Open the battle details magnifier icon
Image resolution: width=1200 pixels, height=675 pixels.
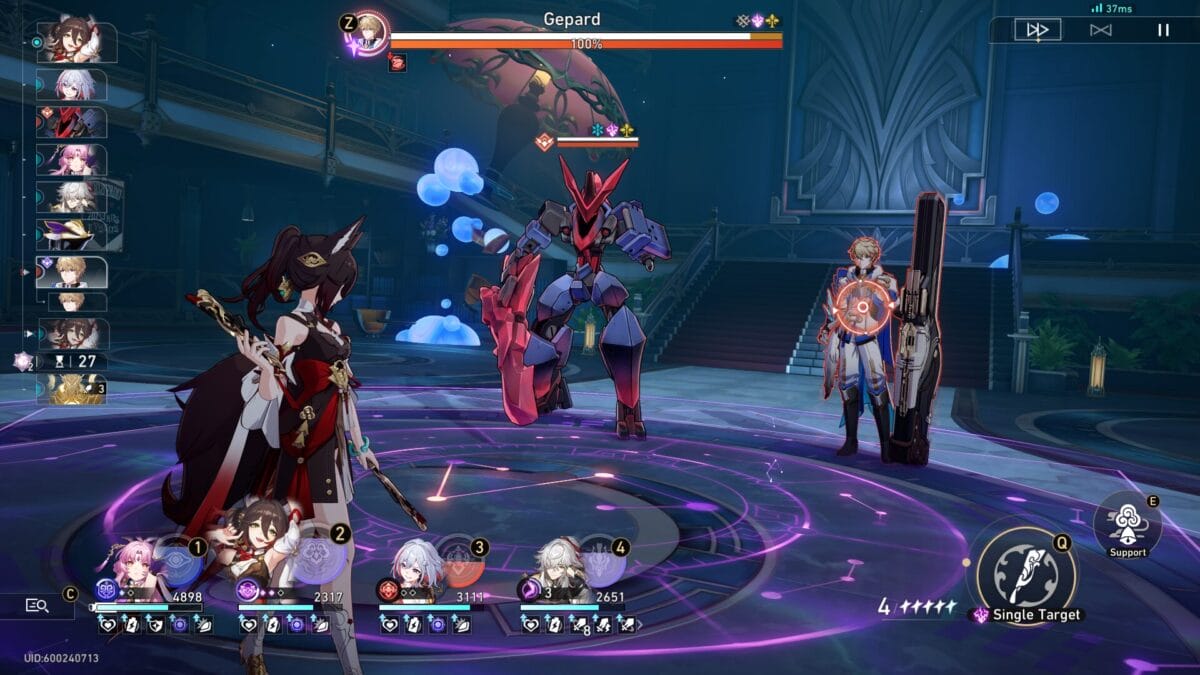(x=37, y=605)
